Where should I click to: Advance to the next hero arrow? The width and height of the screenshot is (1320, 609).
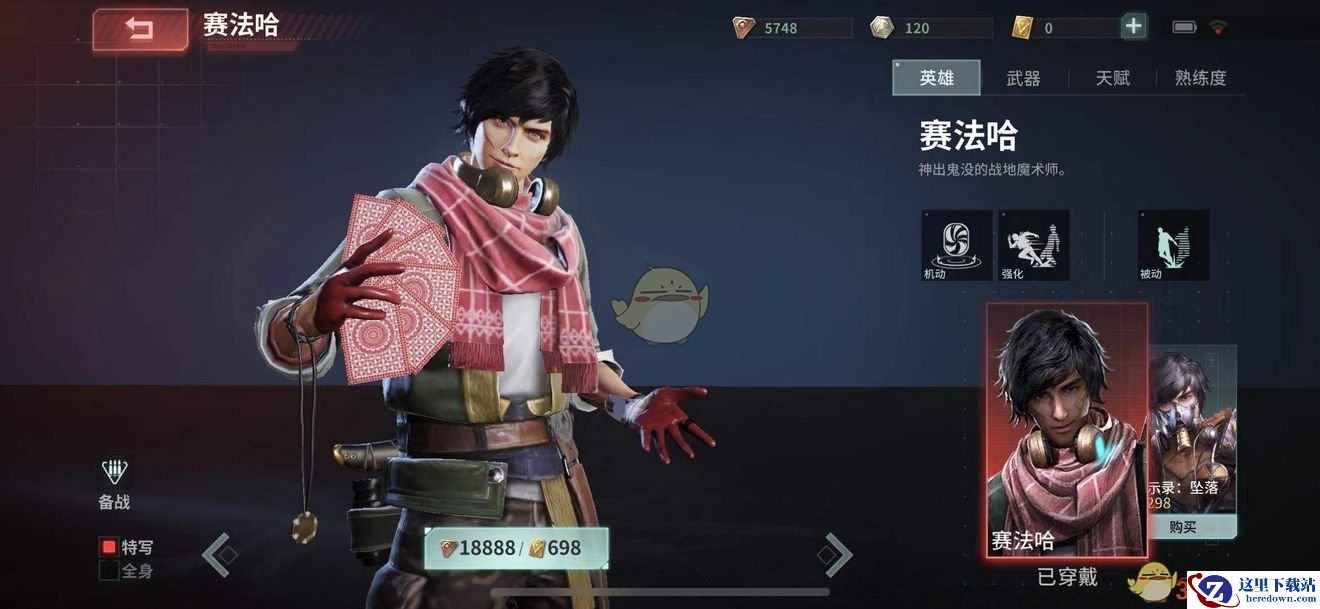pos(835,554)
